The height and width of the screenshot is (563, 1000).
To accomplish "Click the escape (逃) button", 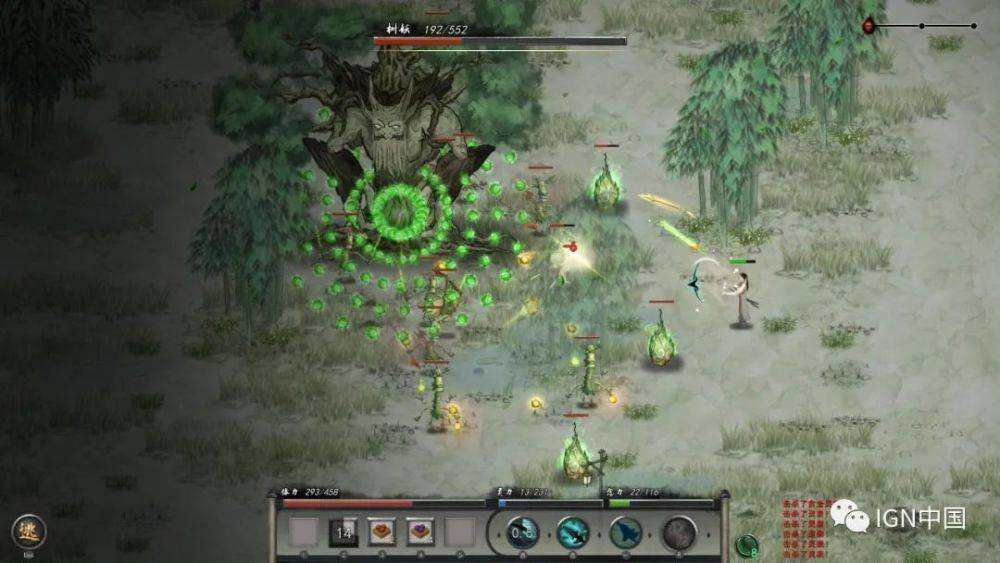I will [28, 531].
